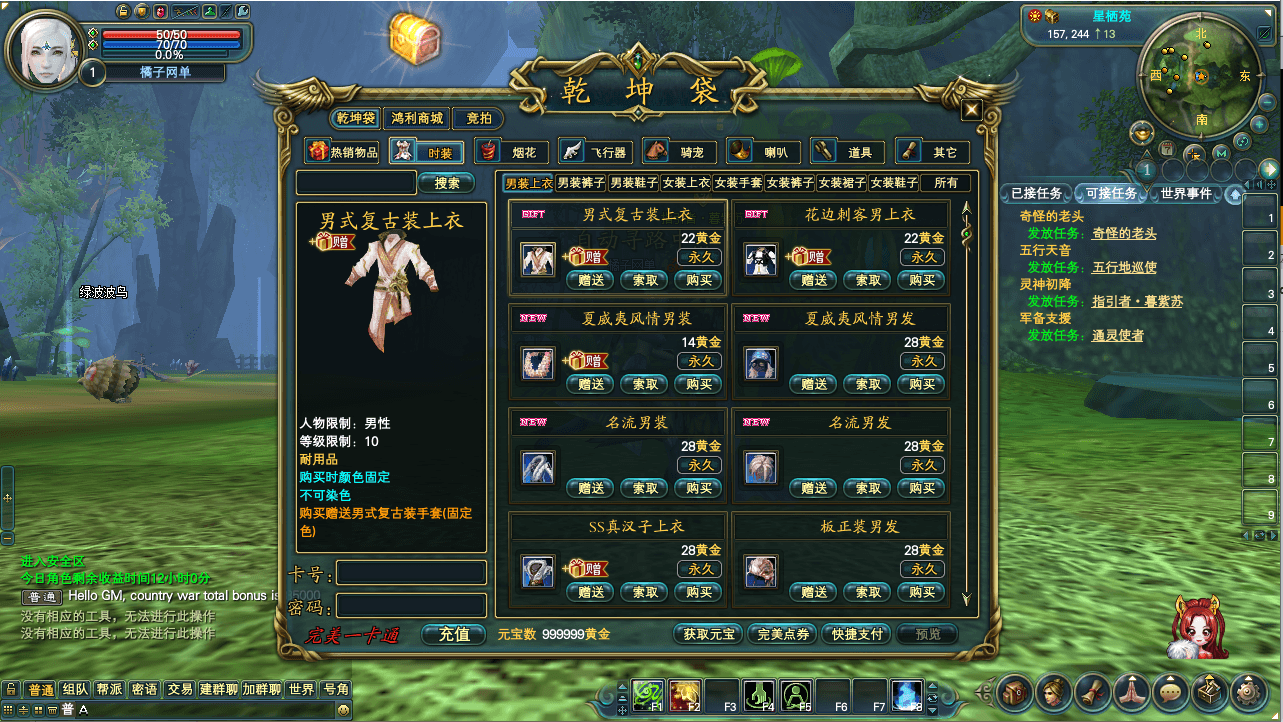Select the 帮派 chat channel tab
Viewport: 1283px width, 722px height.
pos(109,689)
